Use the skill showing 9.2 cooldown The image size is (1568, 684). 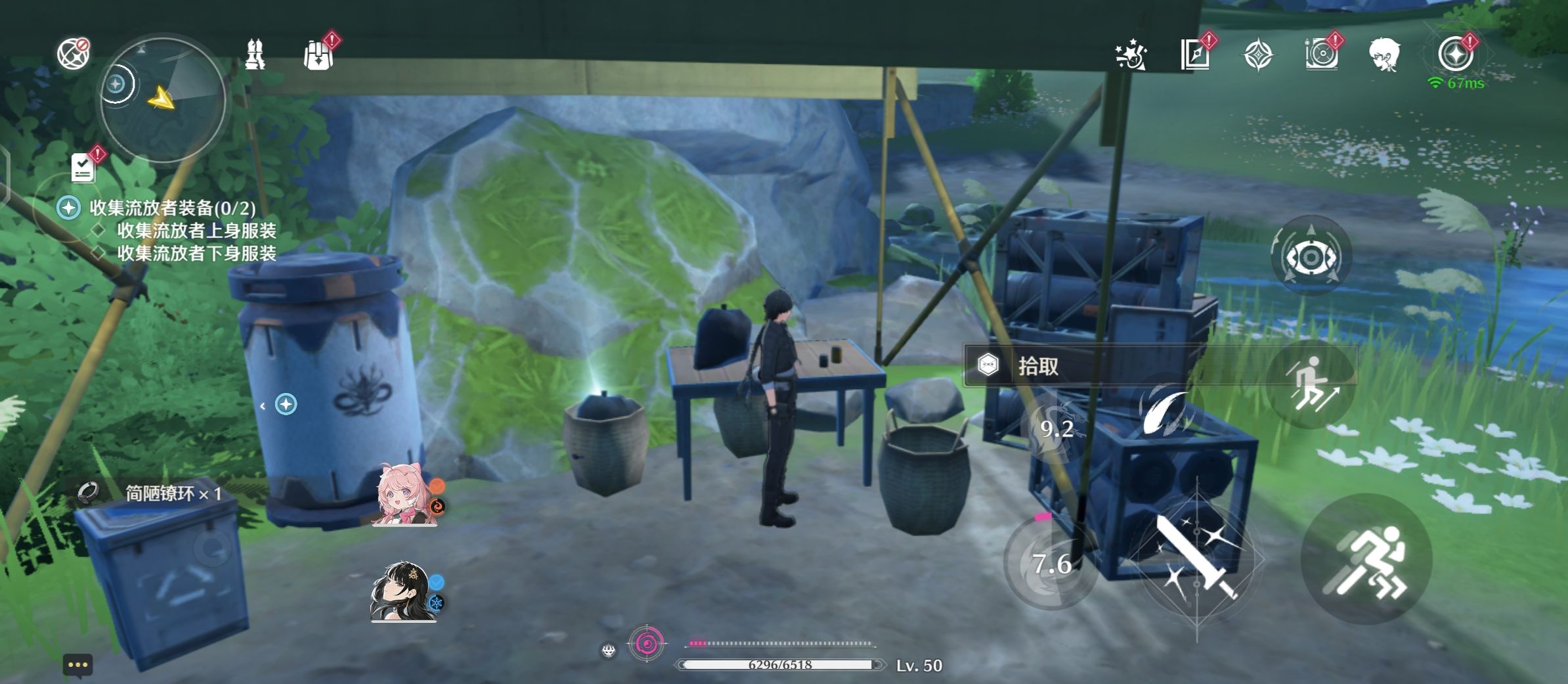click(x=1057, y=428)
